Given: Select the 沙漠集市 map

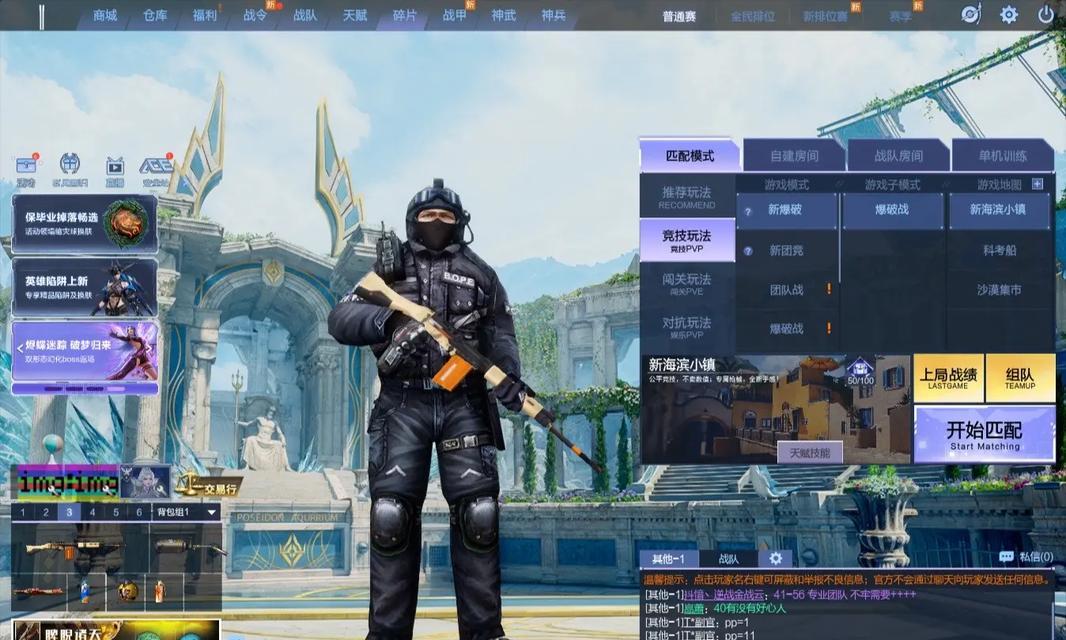Looking at the screenshot, I should [x=998, y=290].
